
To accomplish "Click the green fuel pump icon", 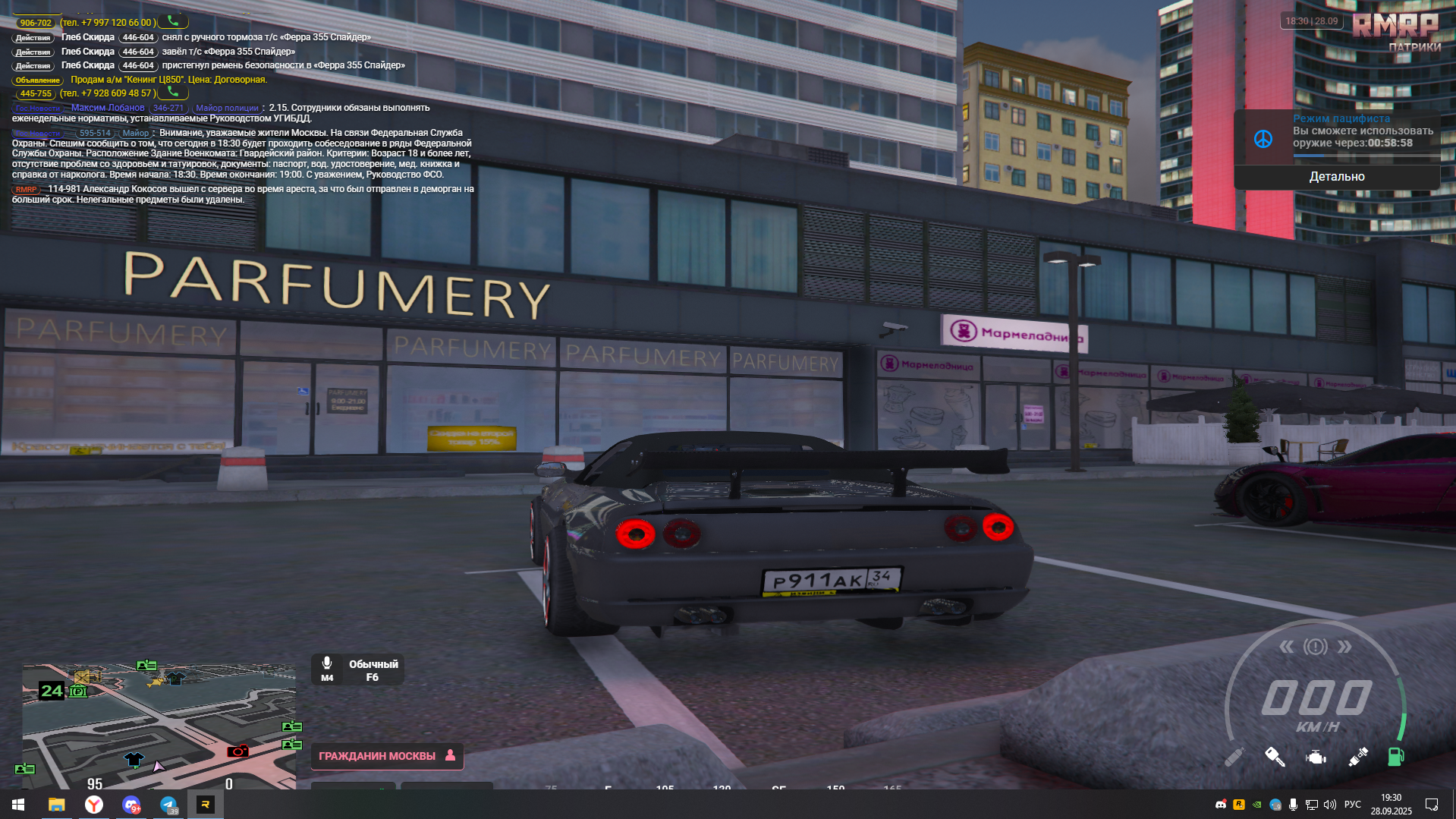I will coord(1395,757).
